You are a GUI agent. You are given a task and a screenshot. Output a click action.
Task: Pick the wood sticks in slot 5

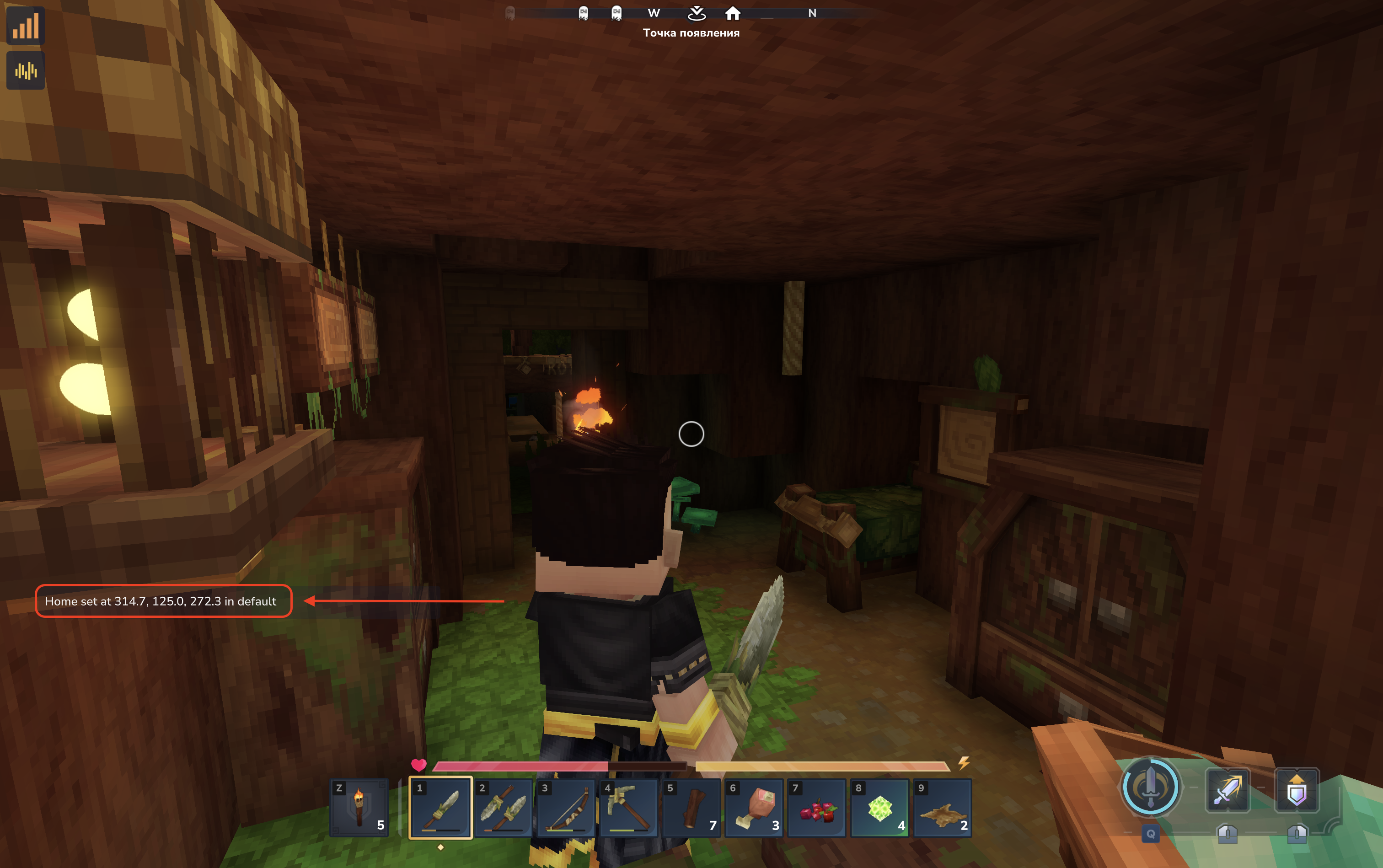click(x=692, y=807)
